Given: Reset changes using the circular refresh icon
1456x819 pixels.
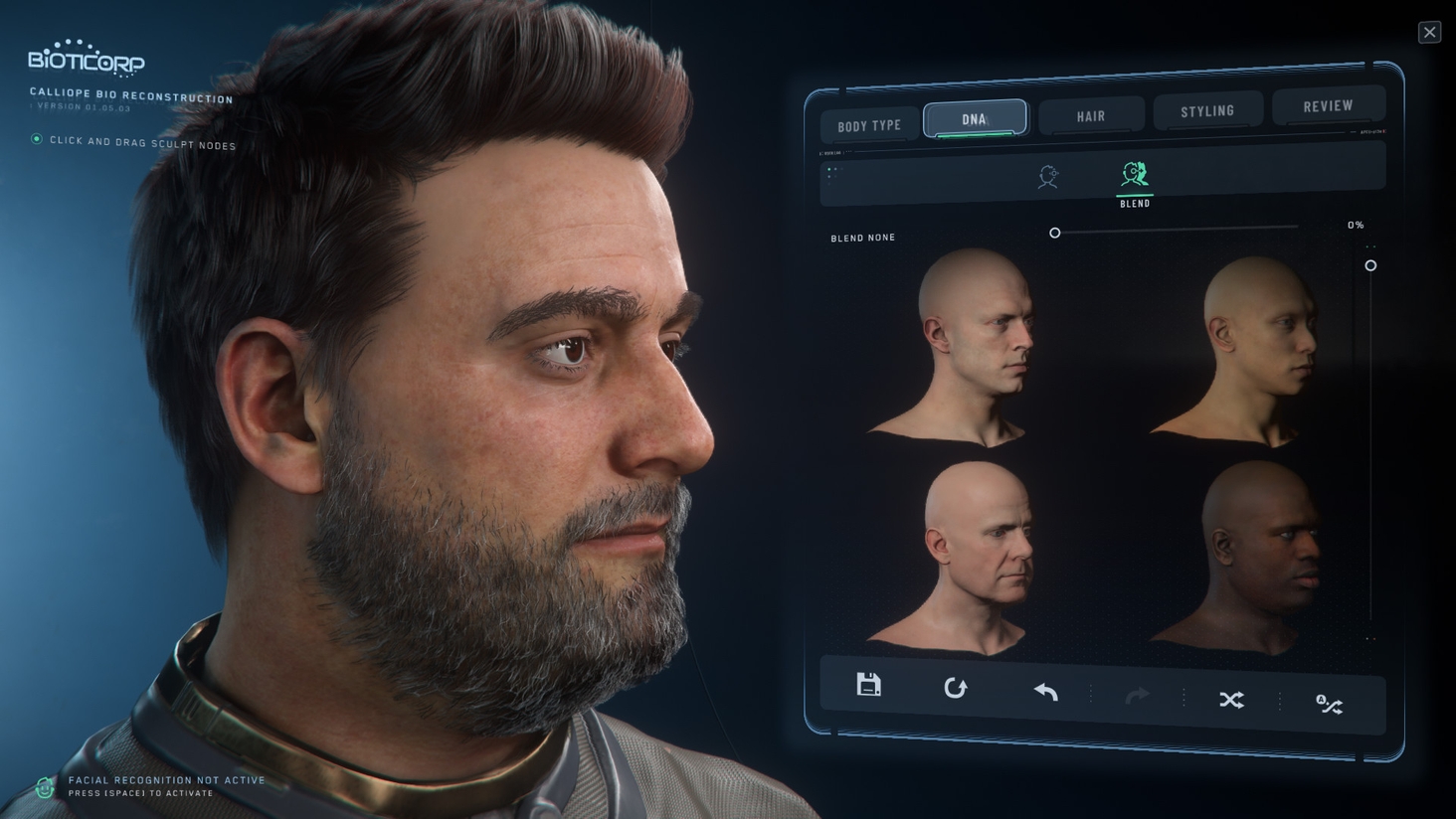Looking at the screenshot, I should coord(957,687).
